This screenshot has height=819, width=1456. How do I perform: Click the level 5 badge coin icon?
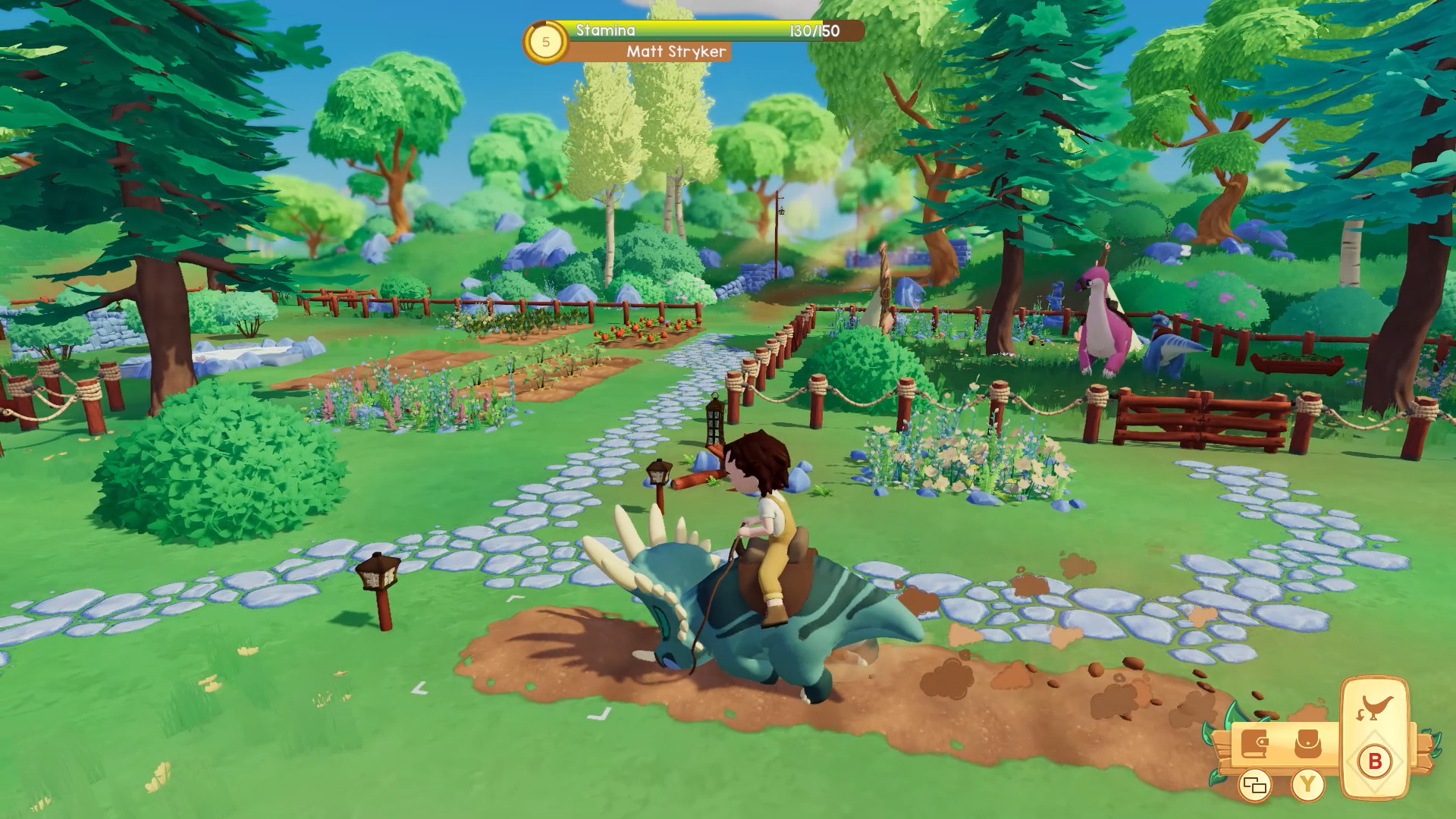[544, 42]
